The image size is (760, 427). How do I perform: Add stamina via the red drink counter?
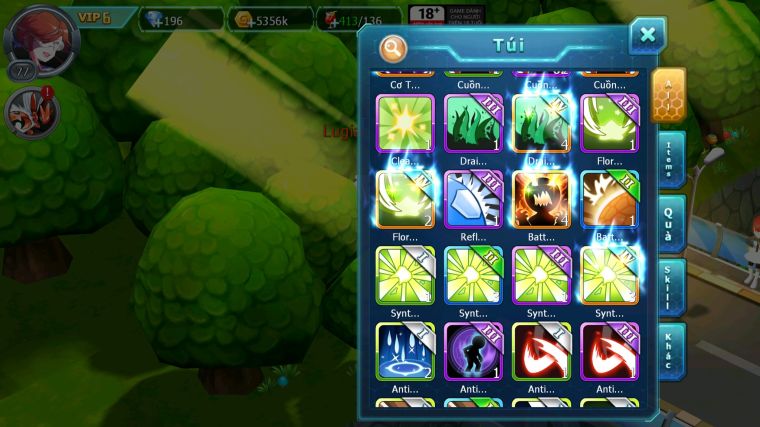click(358, 19)
